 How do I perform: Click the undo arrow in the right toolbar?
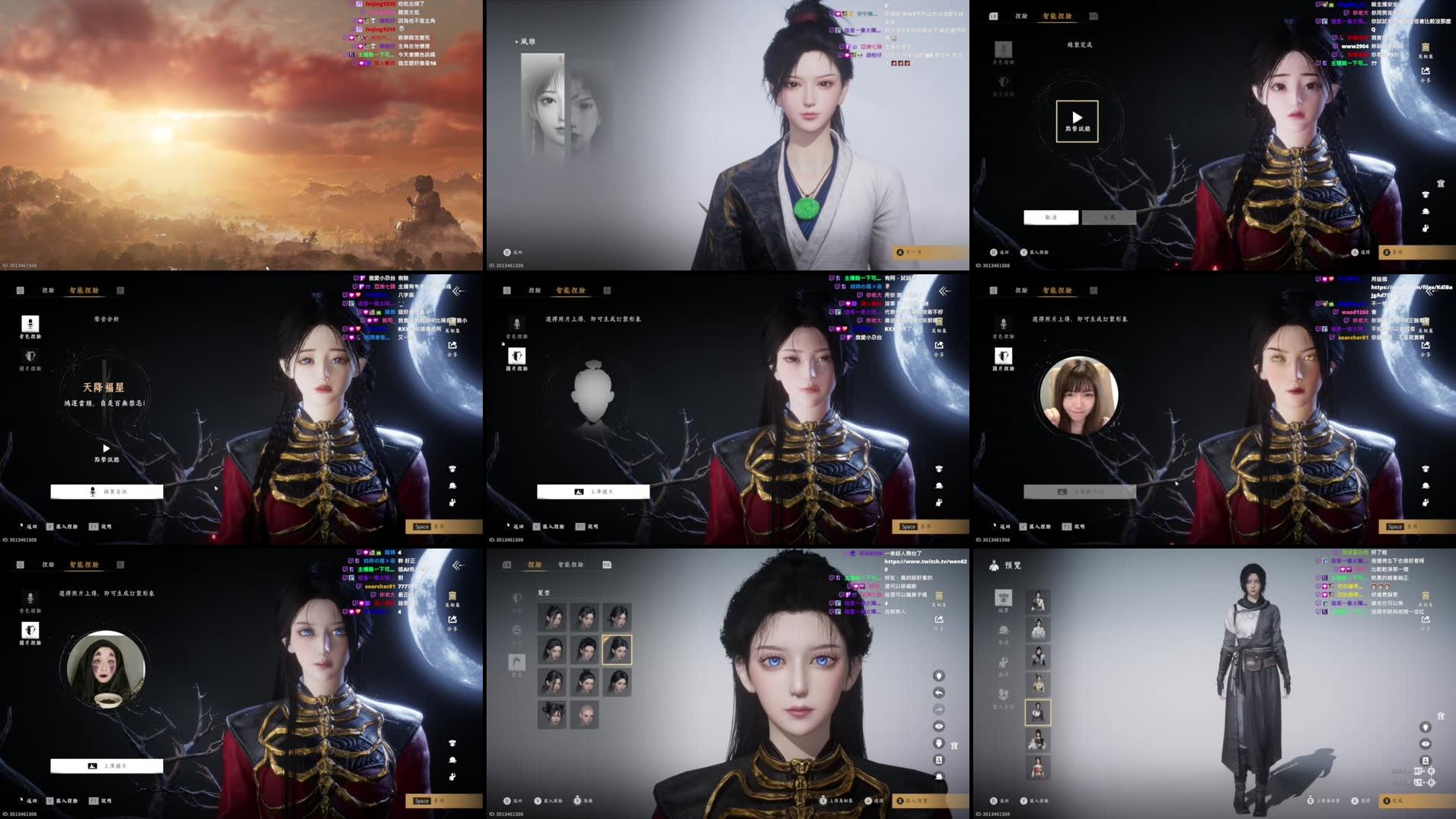(938, 693)
